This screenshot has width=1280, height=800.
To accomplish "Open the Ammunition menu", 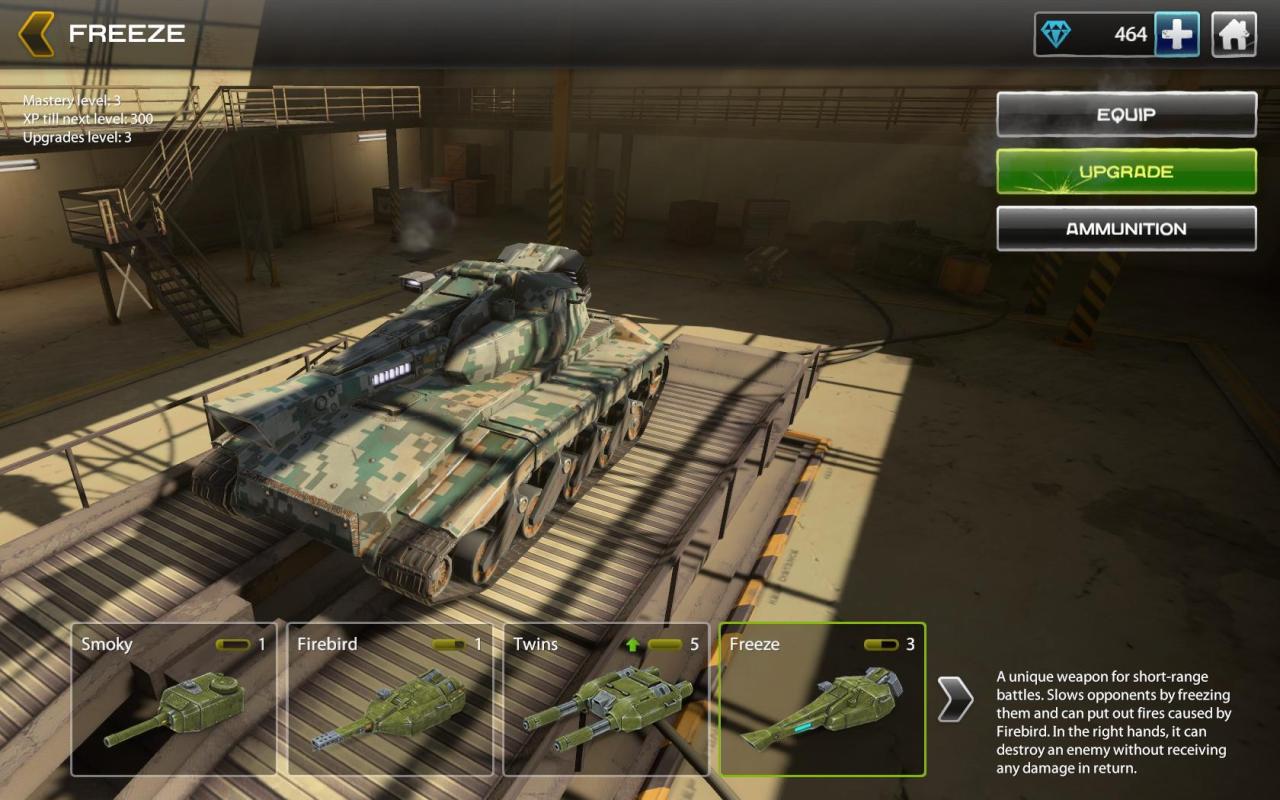I will point(1126,229).
